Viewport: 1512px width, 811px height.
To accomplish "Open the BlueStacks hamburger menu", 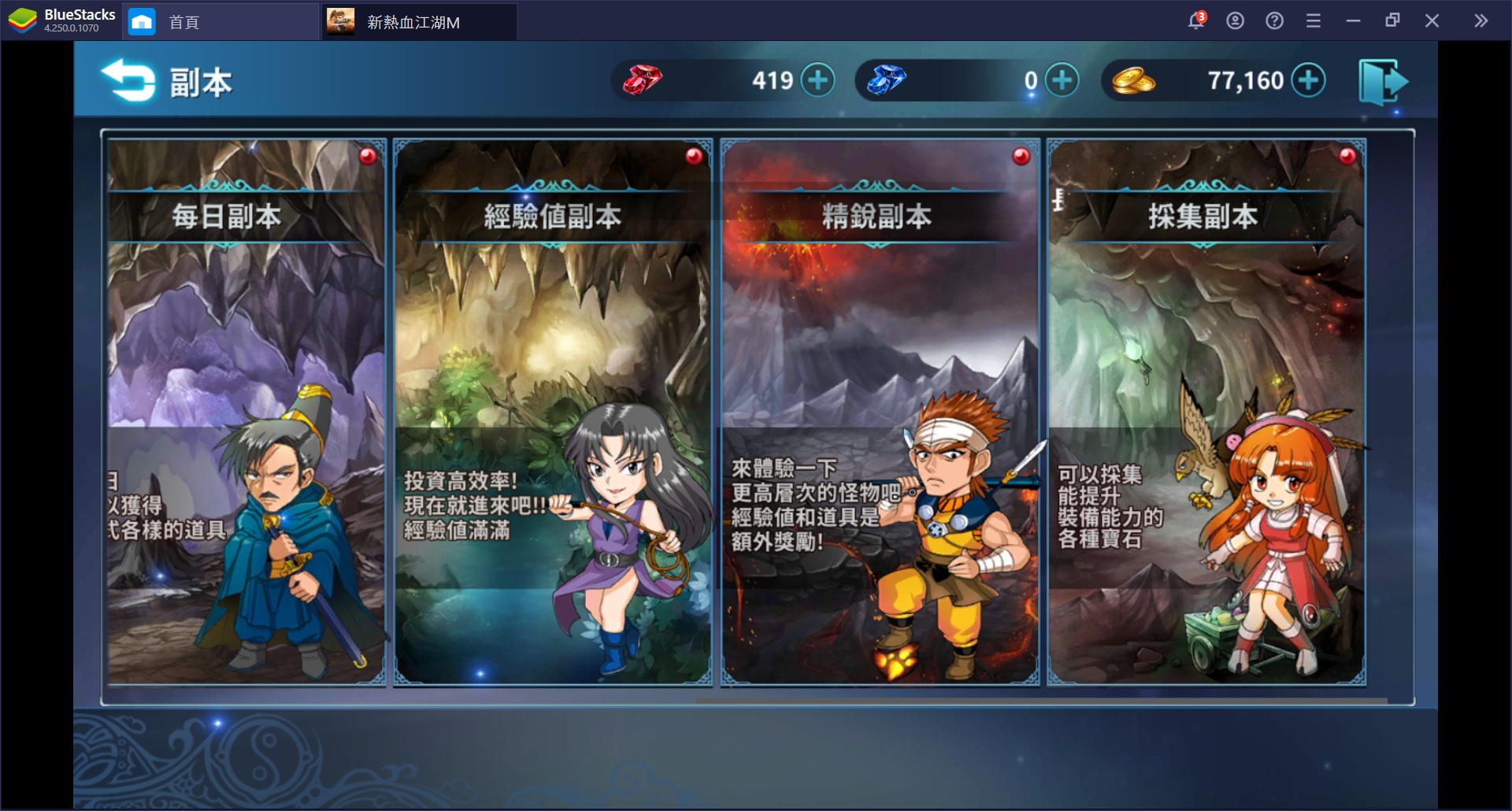I will pos(1314,20).
